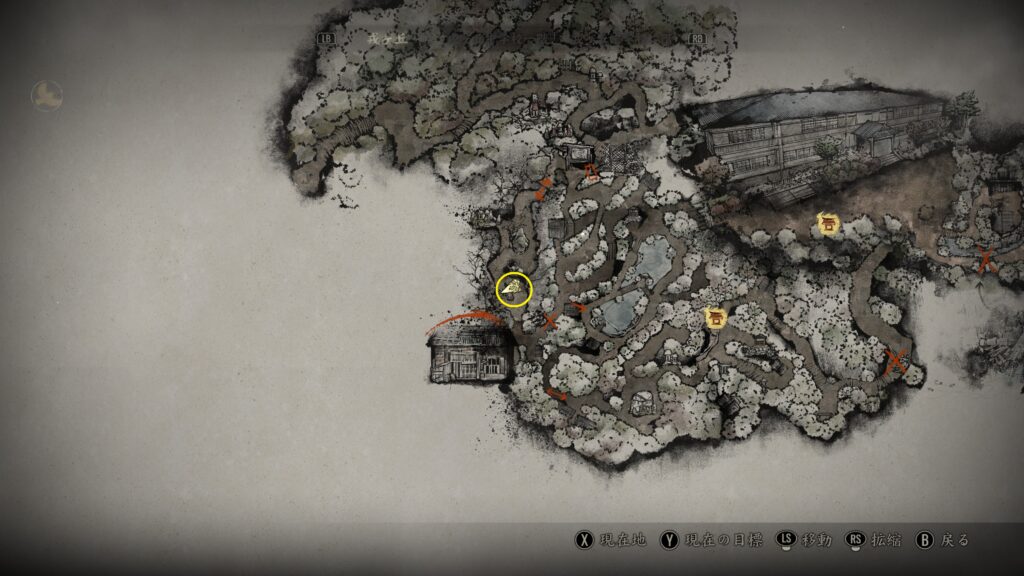
Task: Select the red X farthest from the player marker
Action: click(987, 258)
